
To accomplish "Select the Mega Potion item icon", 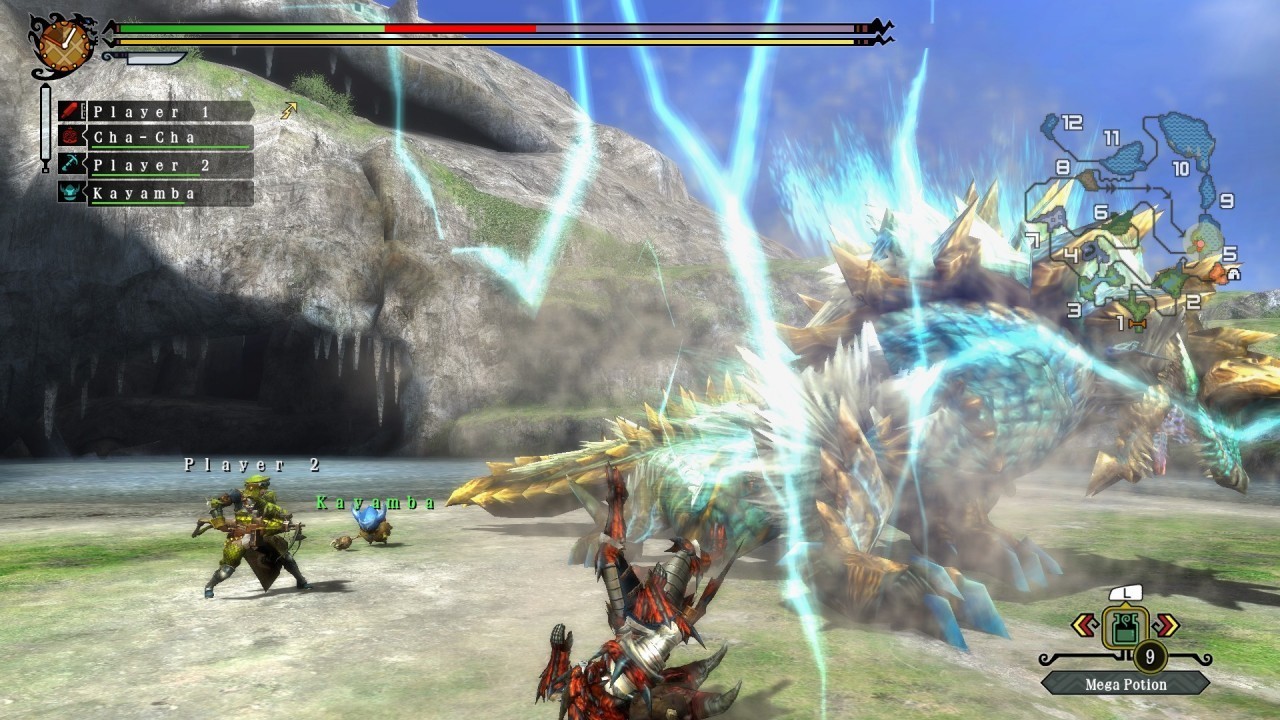I will tap(1126, 626).
